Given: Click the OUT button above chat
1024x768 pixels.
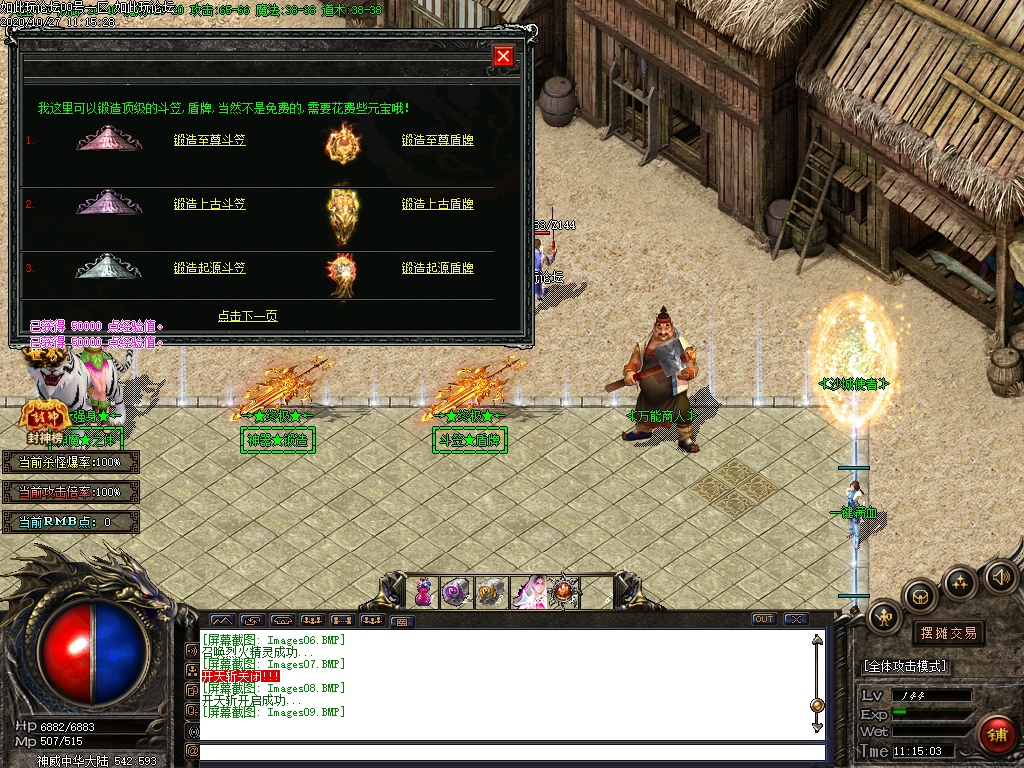Looking at the screenshot, I should (764, 619).
